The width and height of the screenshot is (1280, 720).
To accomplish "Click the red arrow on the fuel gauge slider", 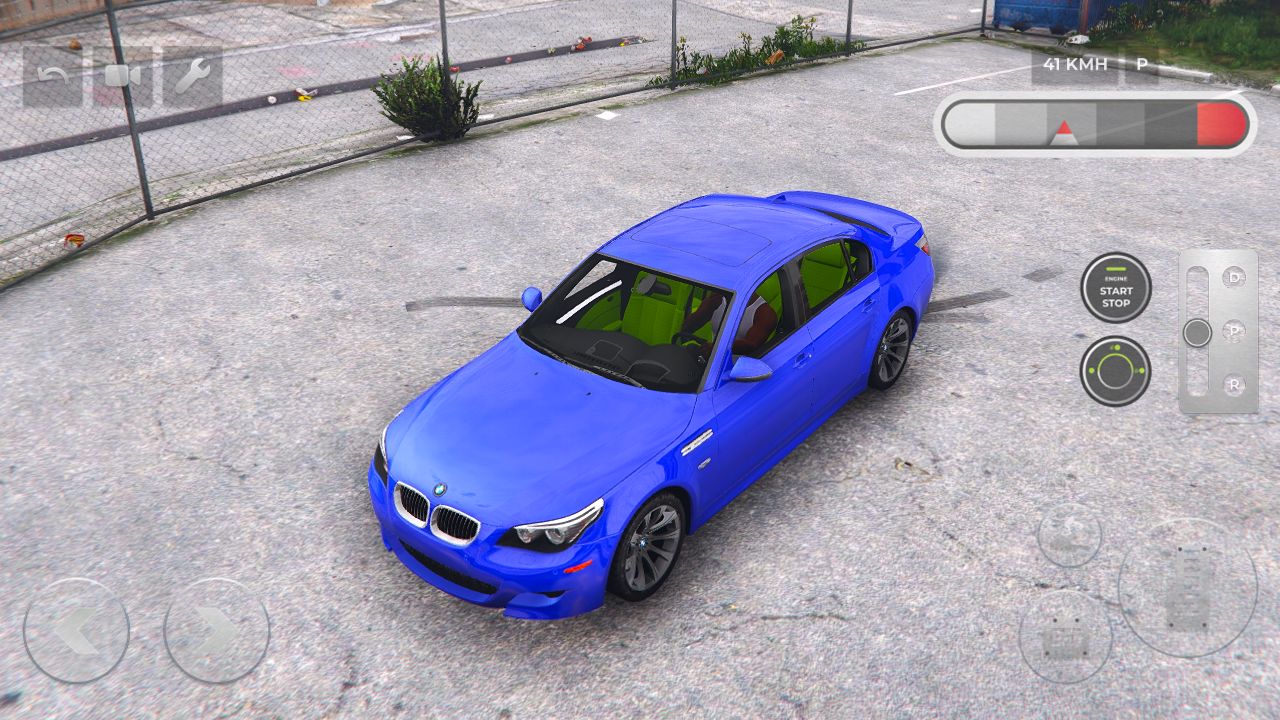I will coord(1066,130).
